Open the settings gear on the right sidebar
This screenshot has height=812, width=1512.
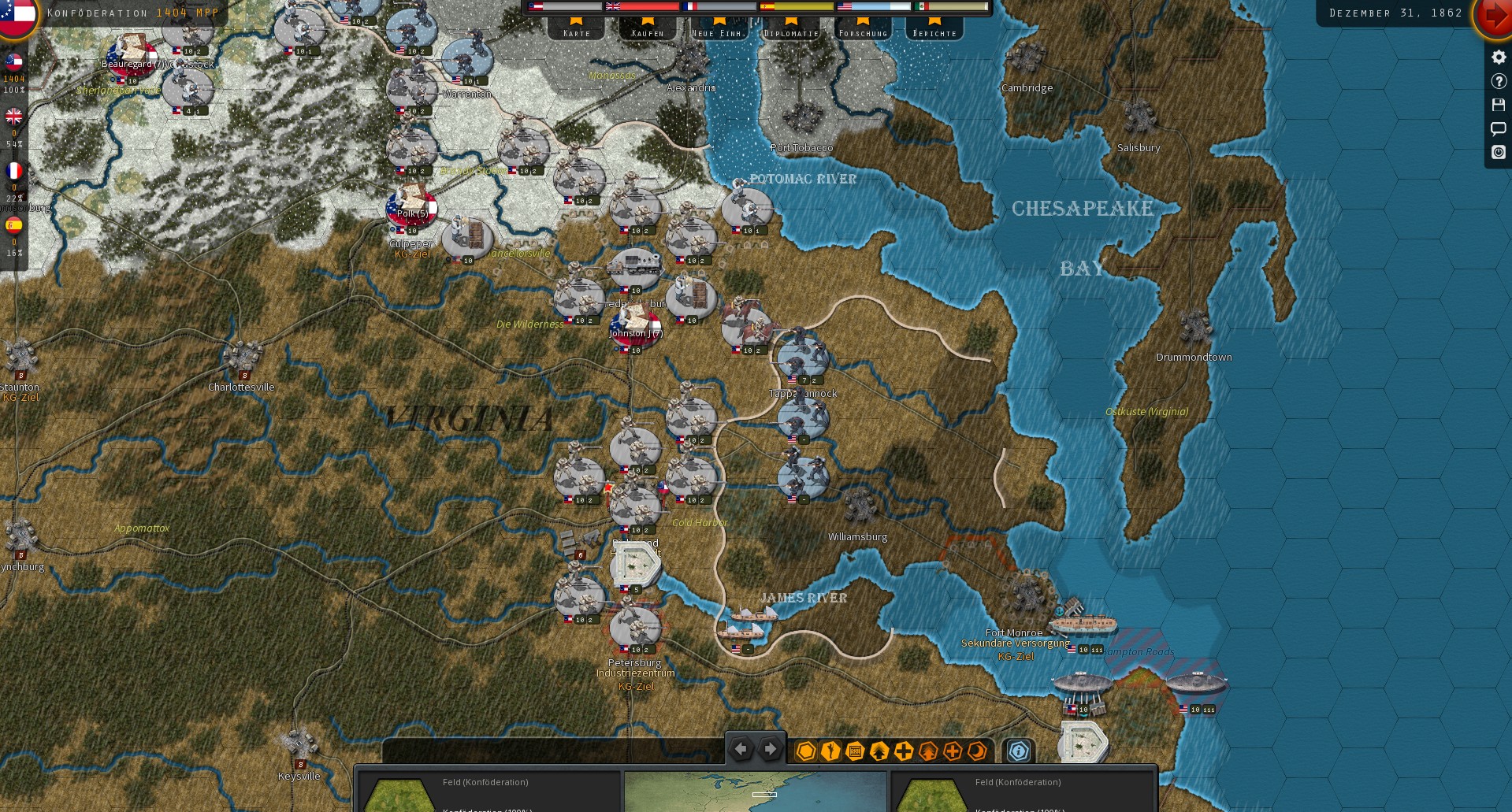1498,55
